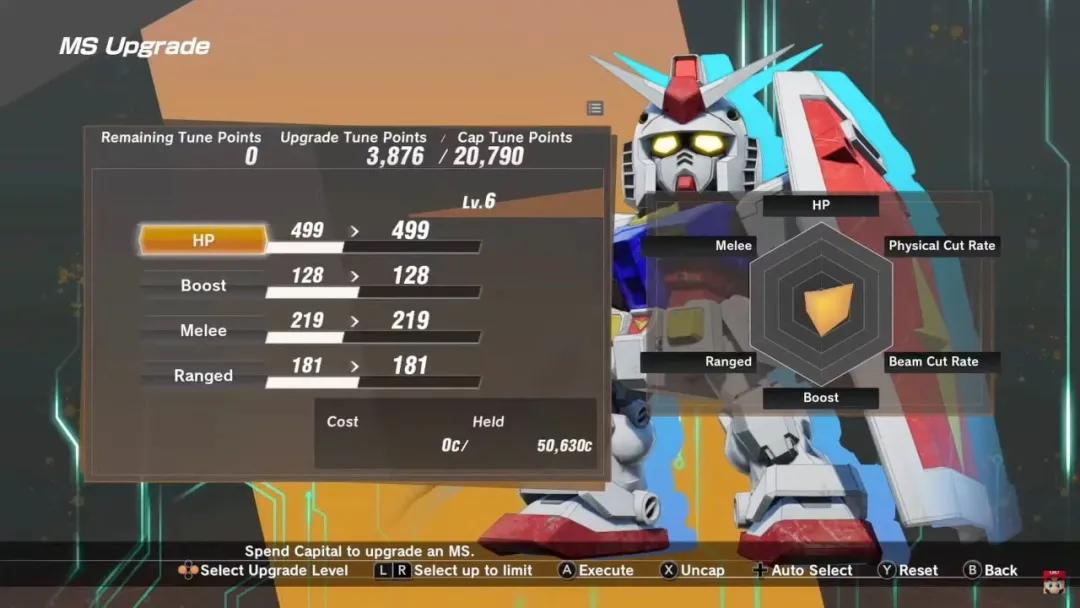Select the Melee stat row

point(203,330)
